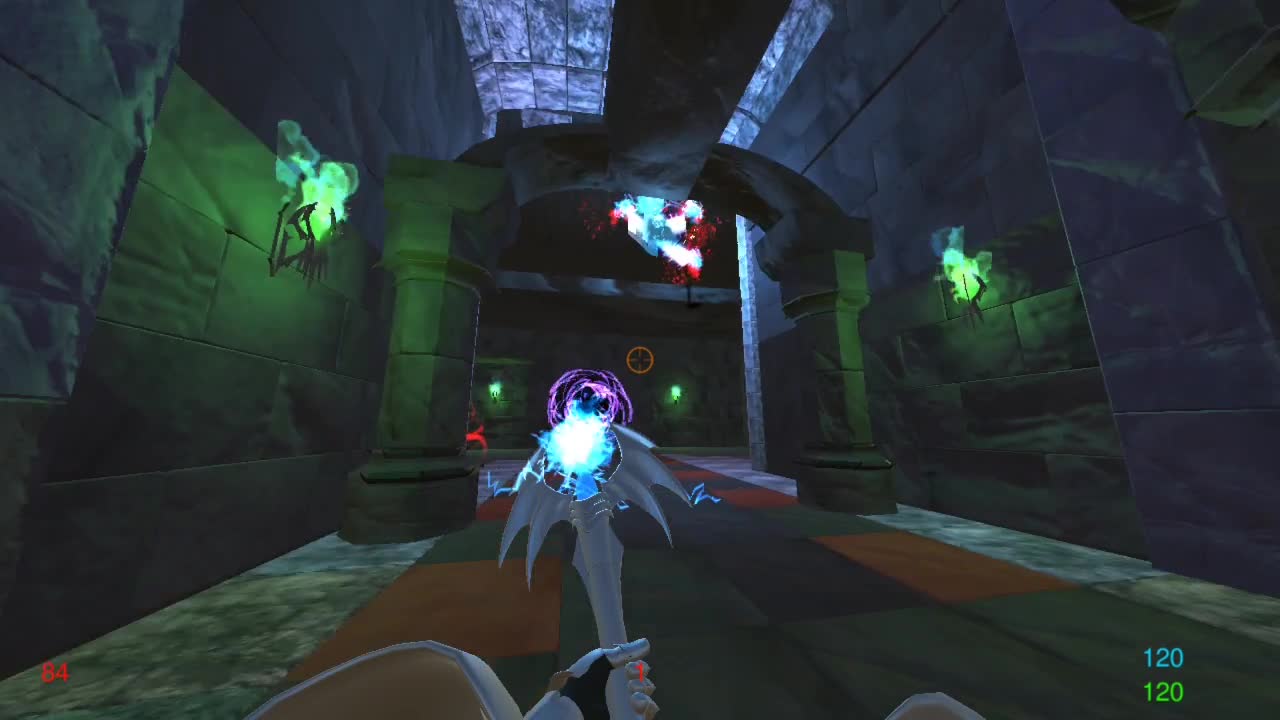Click the red health counter showing 84

coord(55,670)
